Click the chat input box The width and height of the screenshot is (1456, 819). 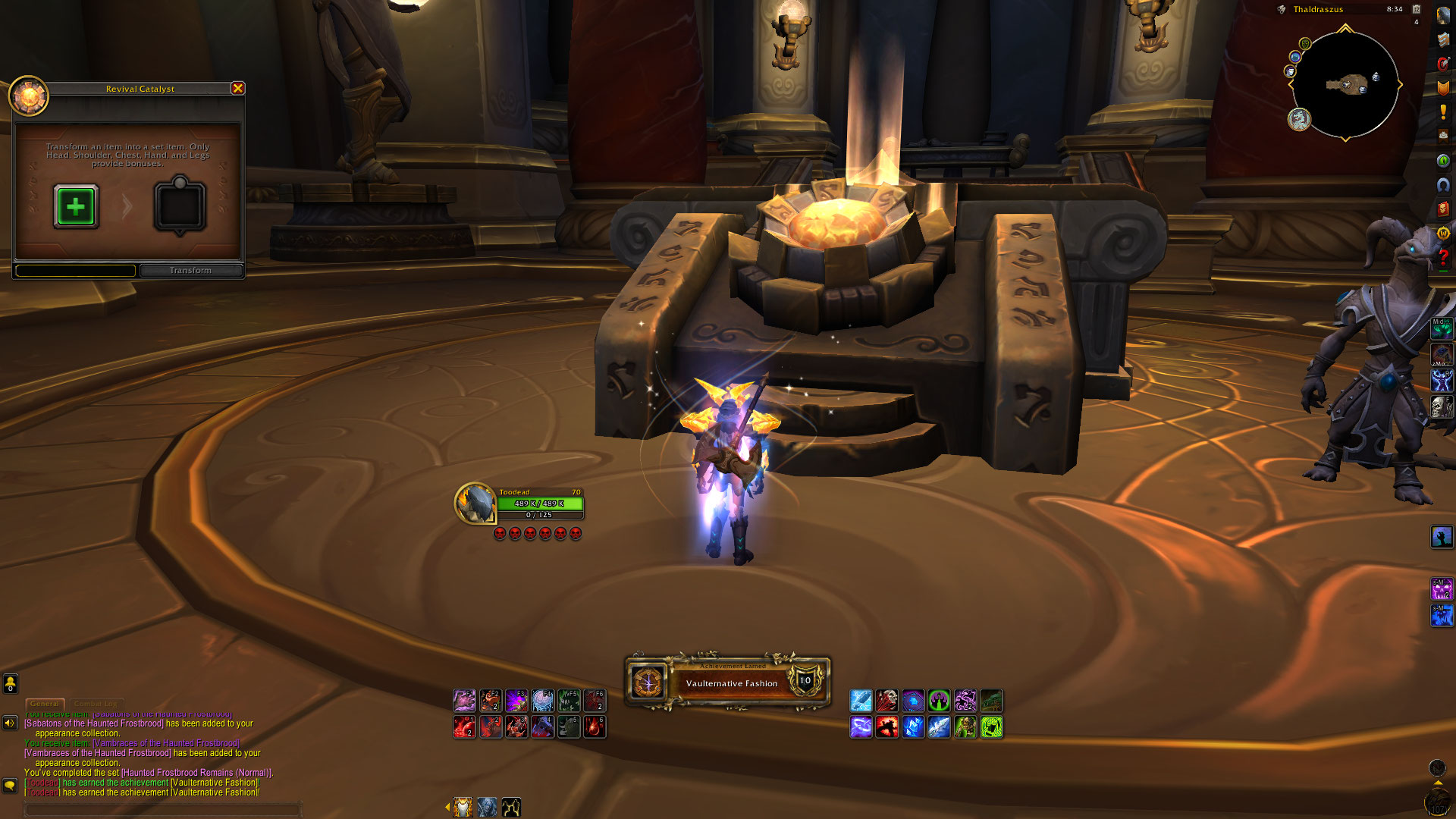[x=163, y=809]
